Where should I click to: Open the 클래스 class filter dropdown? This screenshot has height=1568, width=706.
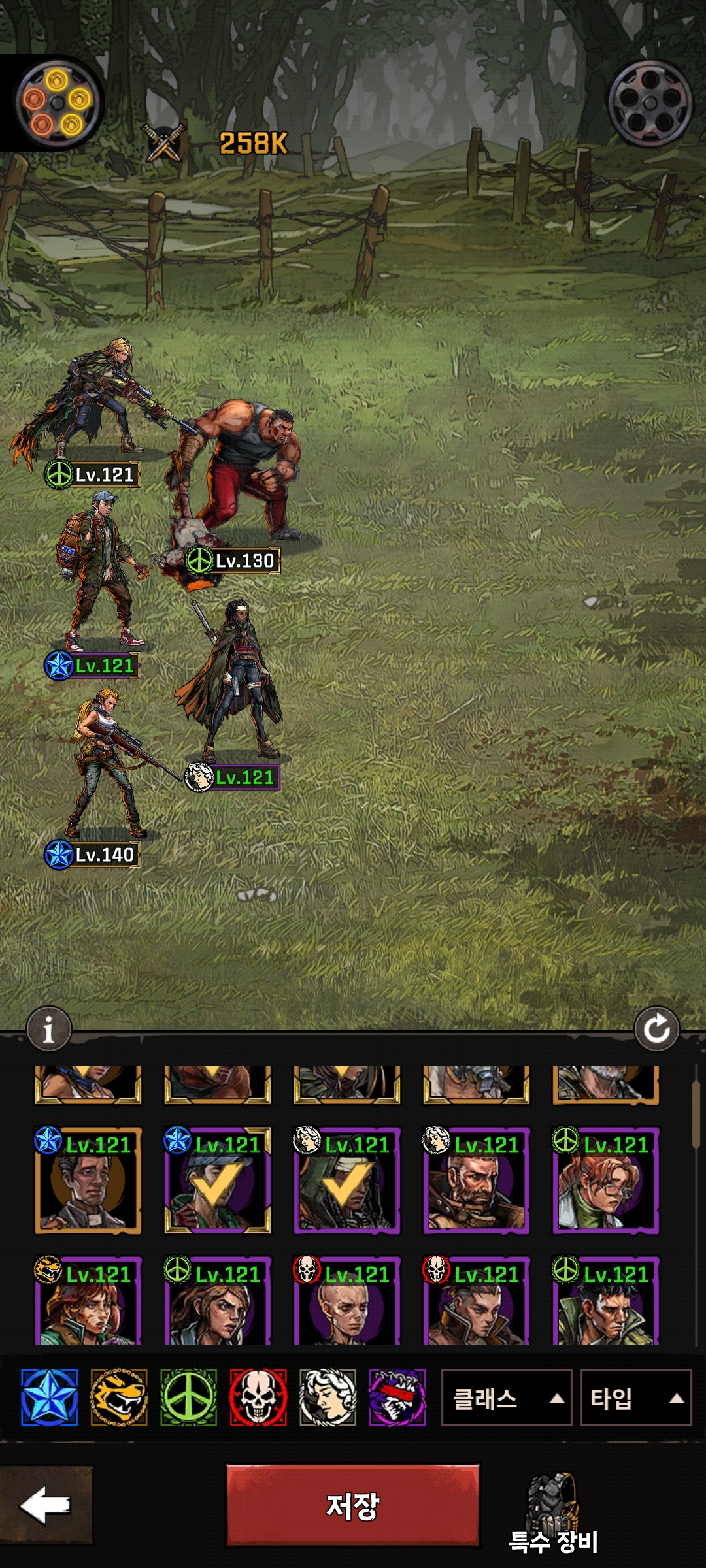[507, 1398]
